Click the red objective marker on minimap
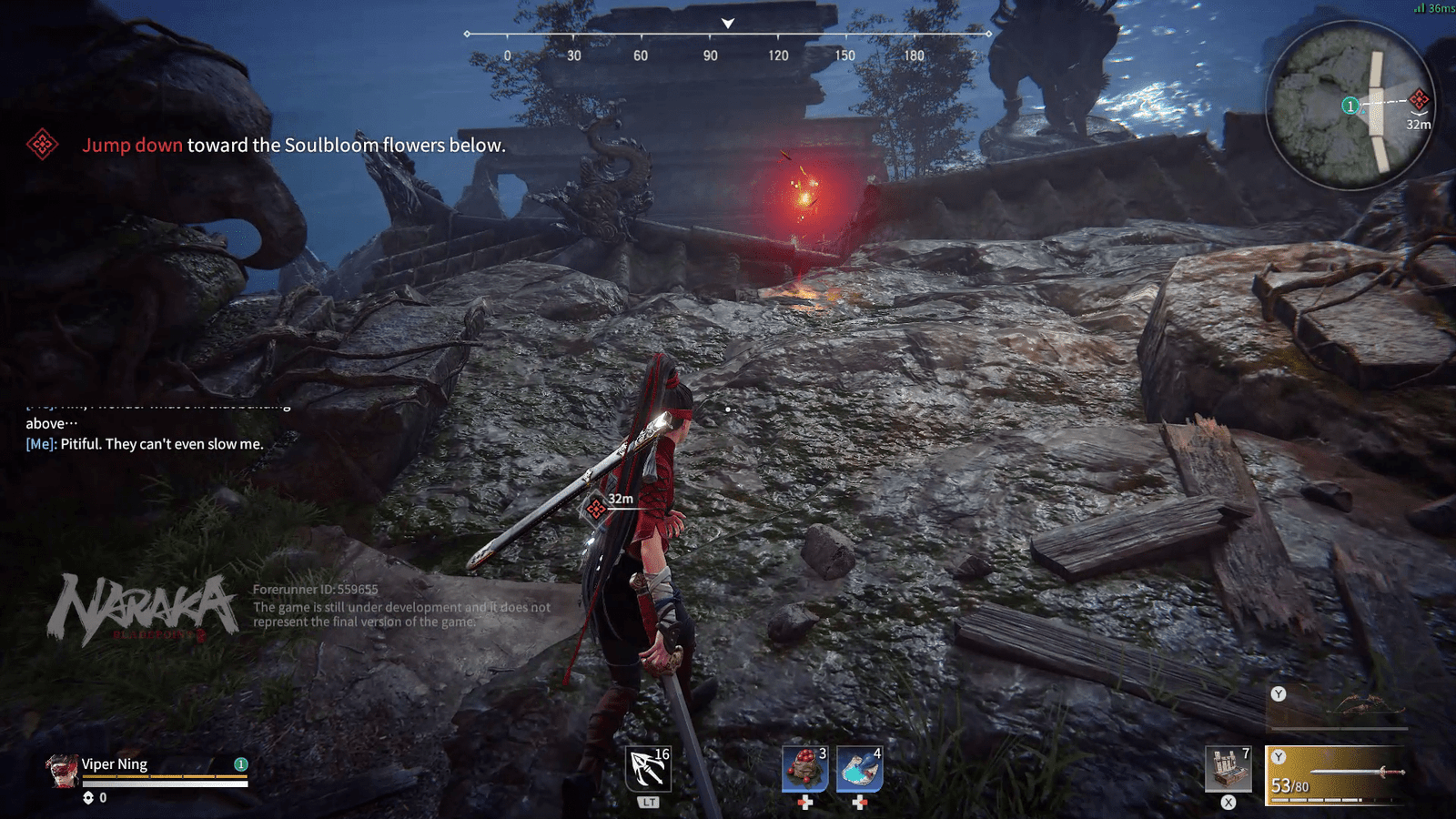Screen dimensions: 1456x819 [x=1419, y=98]
